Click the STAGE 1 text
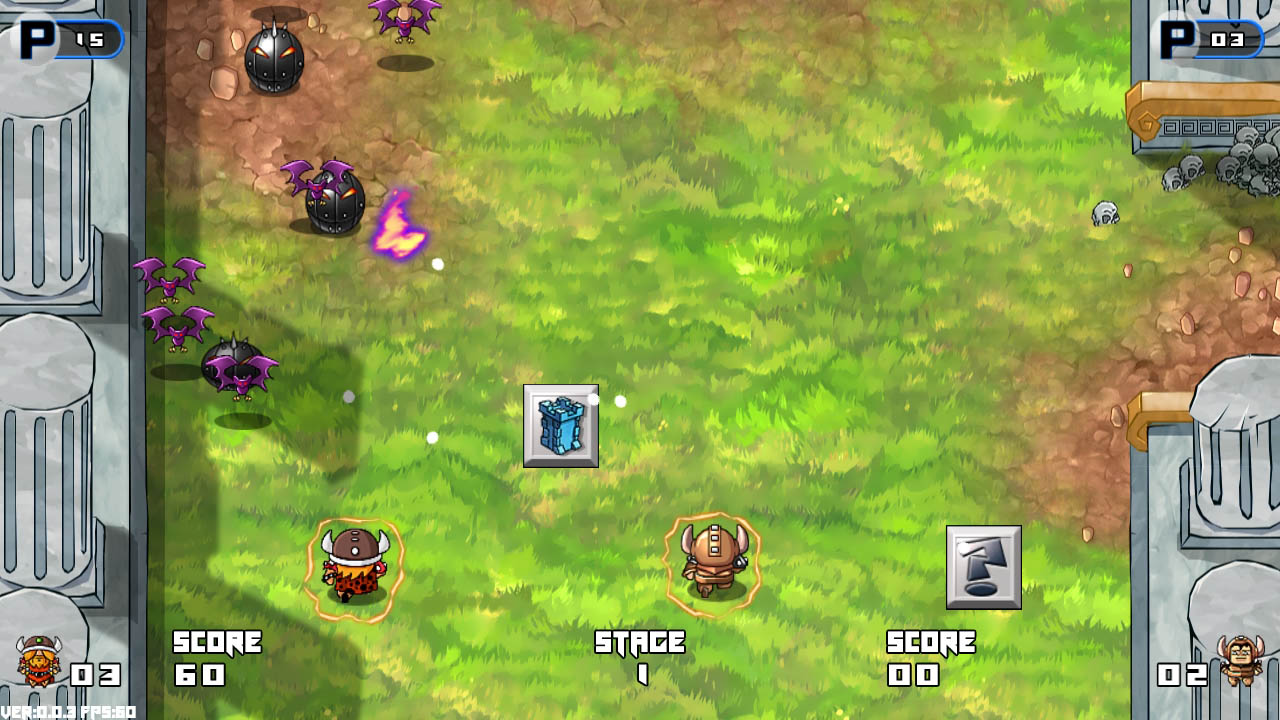This screenshot has width=1280, height=720. [640, 655]
